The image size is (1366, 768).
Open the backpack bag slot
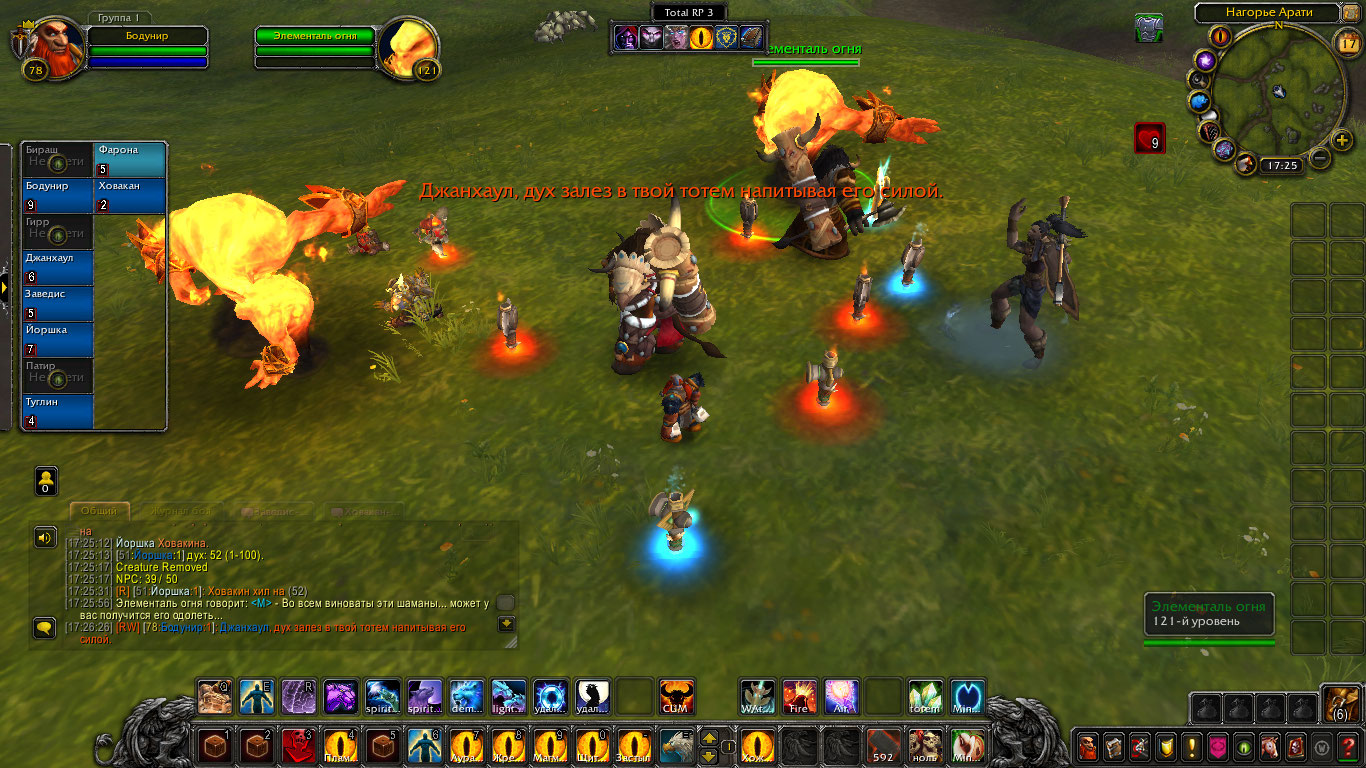tap(1340, 704)
